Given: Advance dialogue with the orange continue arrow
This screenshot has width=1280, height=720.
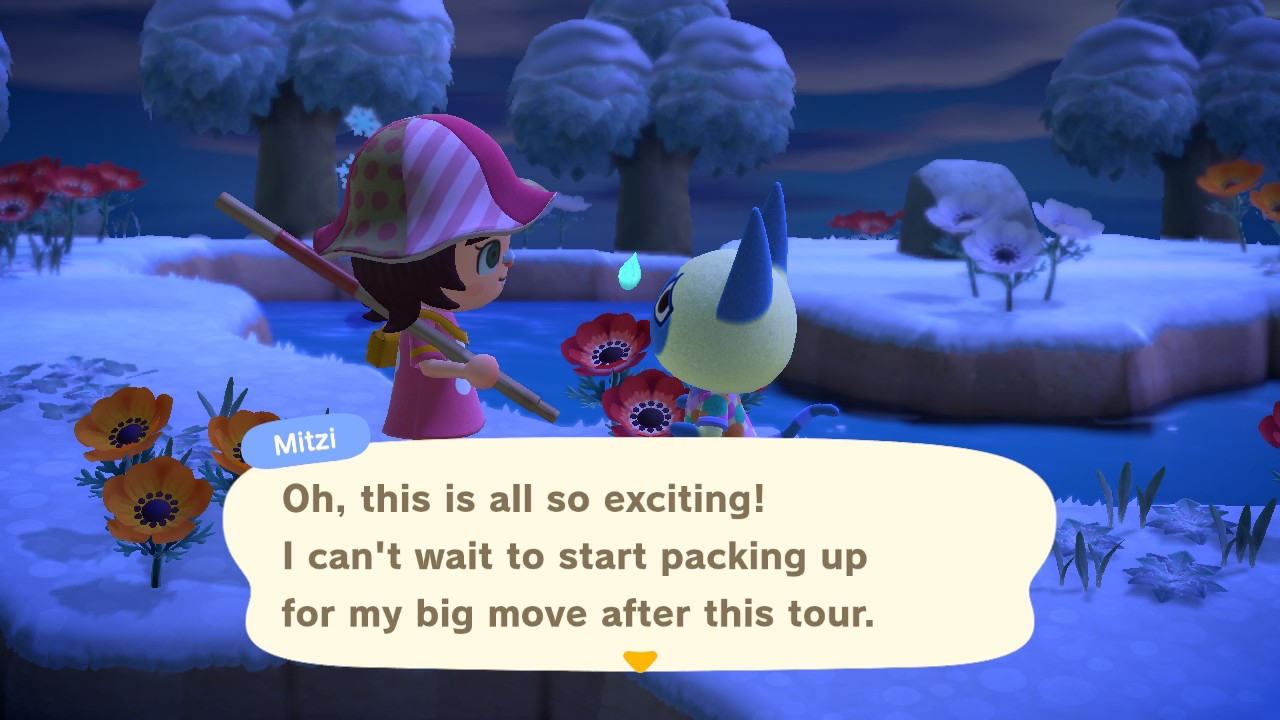Looking at the screenshot, I should [x=639, y=661].
